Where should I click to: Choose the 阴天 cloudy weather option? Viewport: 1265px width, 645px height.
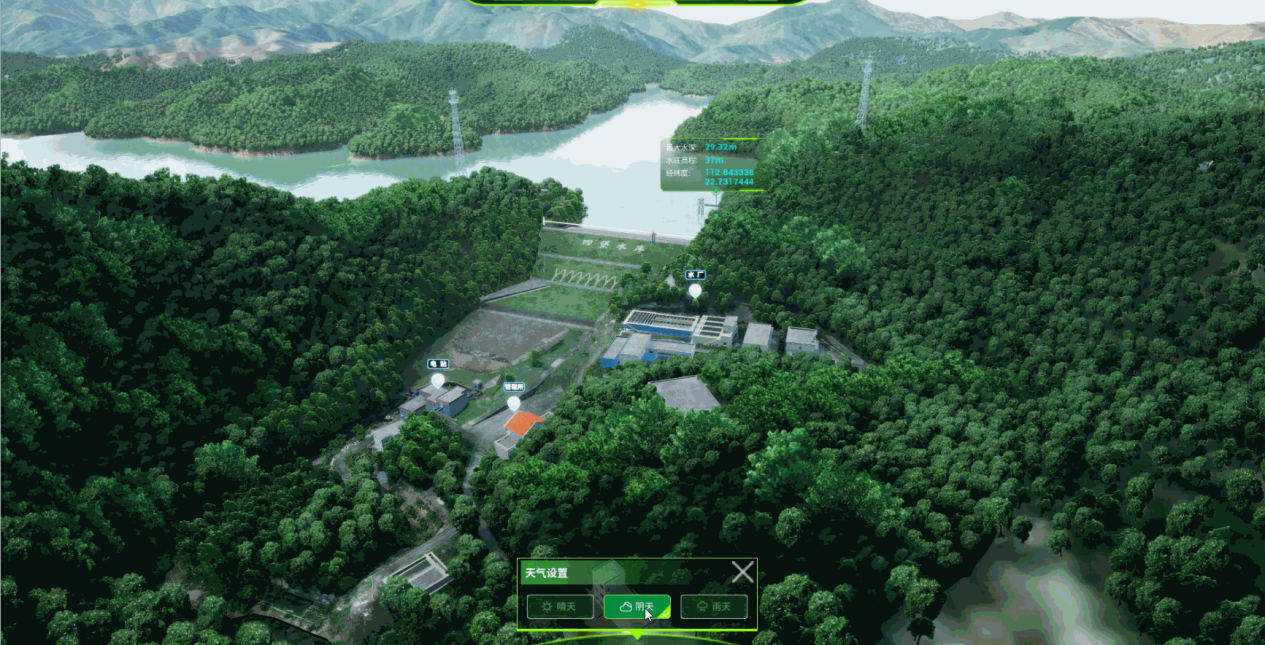[637, 606]
